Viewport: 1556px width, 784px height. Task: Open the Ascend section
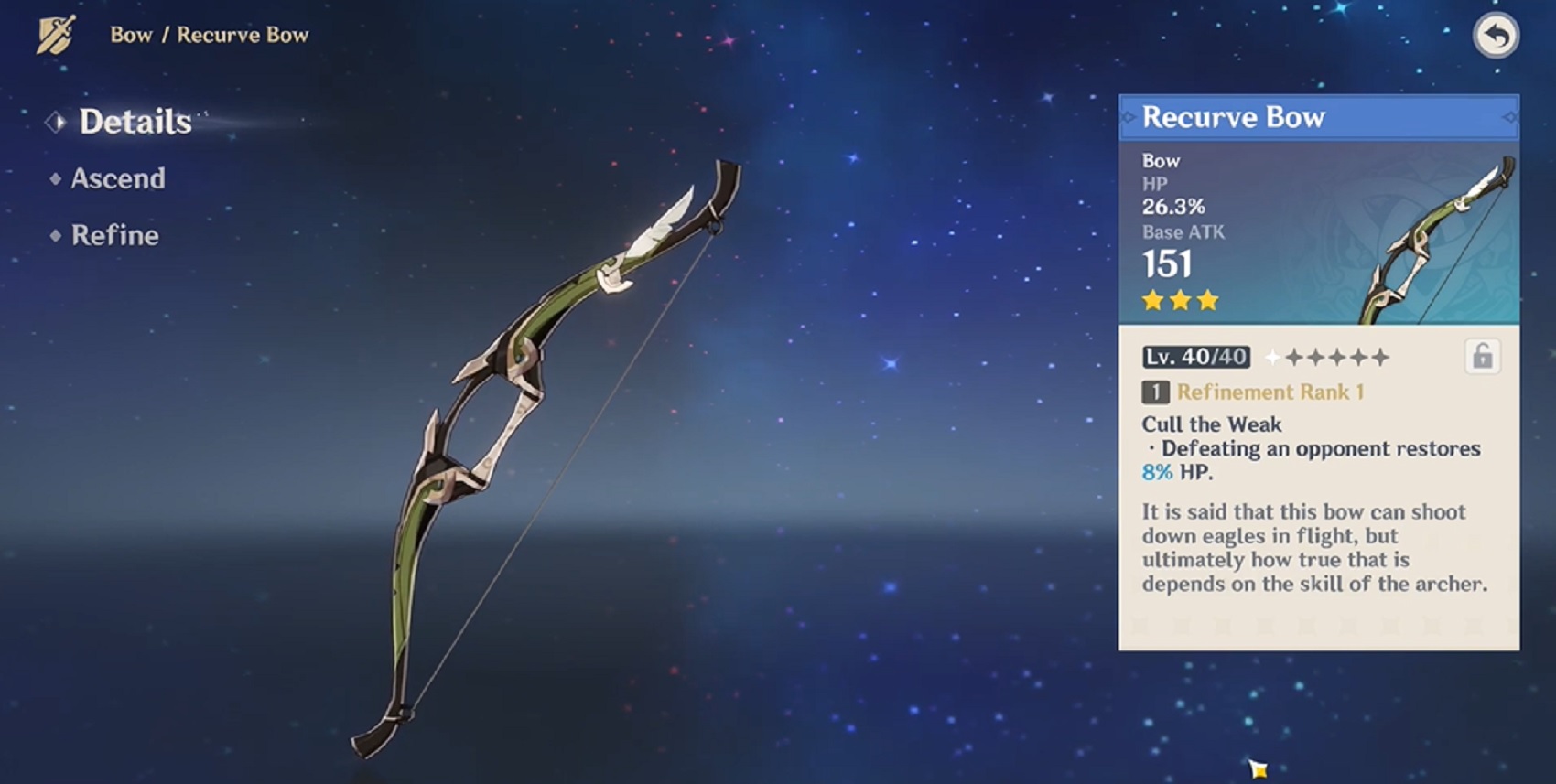pos(118,179)
